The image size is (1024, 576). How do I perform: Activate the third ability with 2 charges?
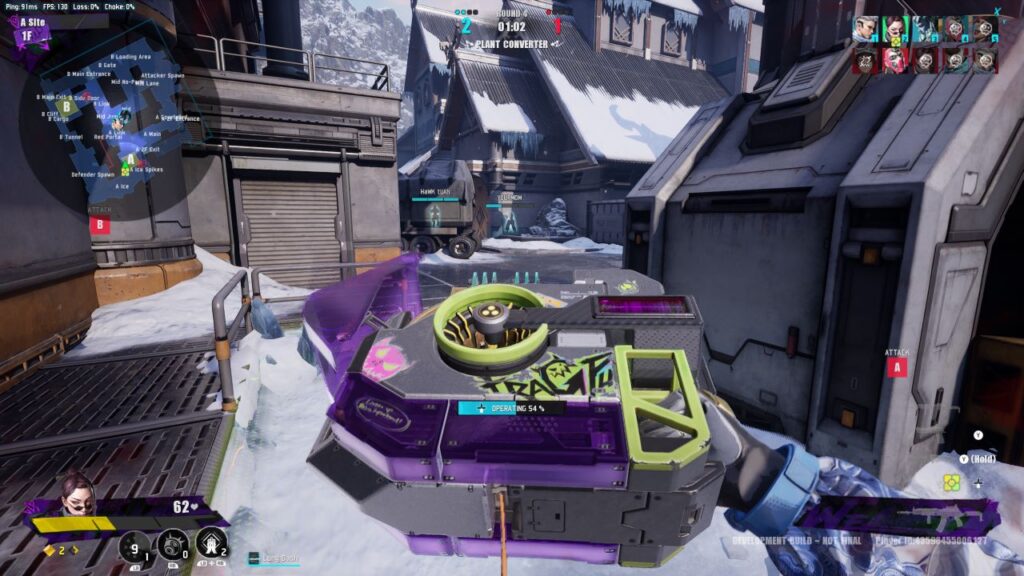pyautogui.click(x=211, y=546)
